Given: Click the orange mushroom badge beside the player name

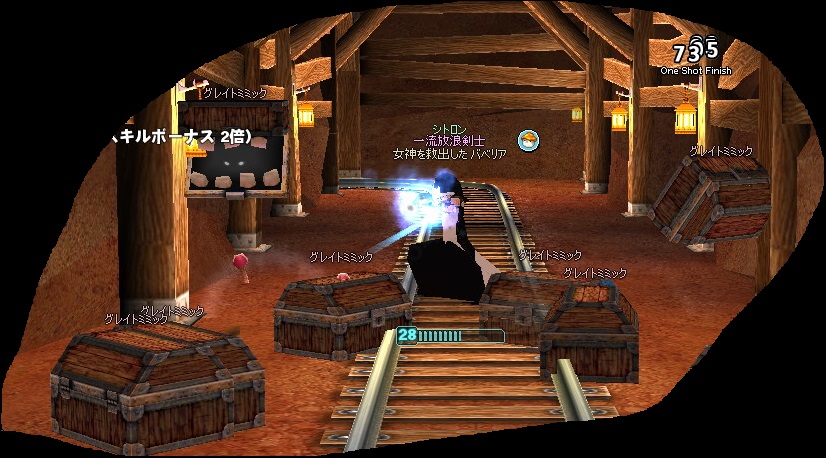Looking at the screenshot, I should (x=528, y=140).
